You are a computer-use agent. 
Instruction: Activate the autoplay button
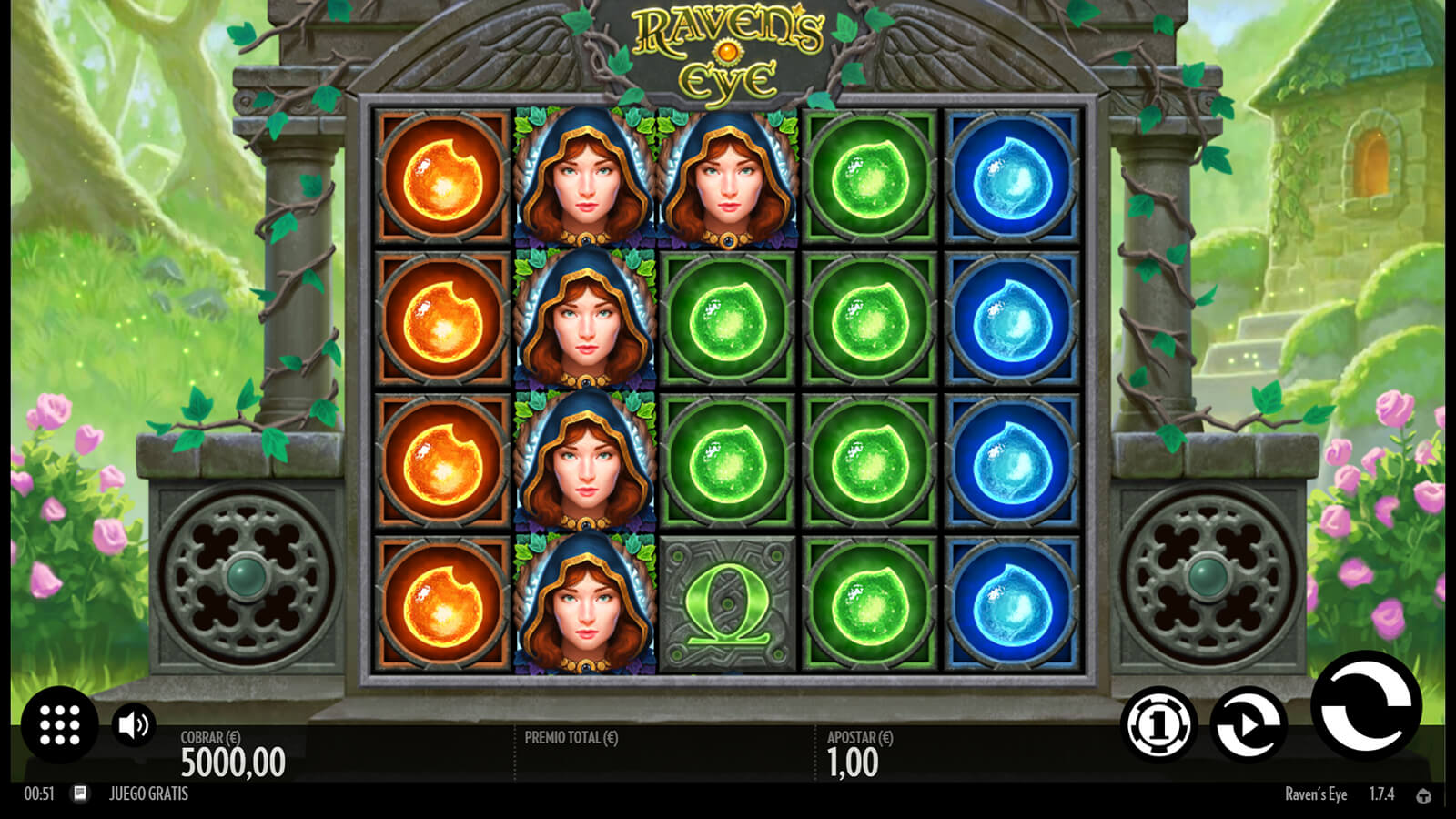point(1249,725)
